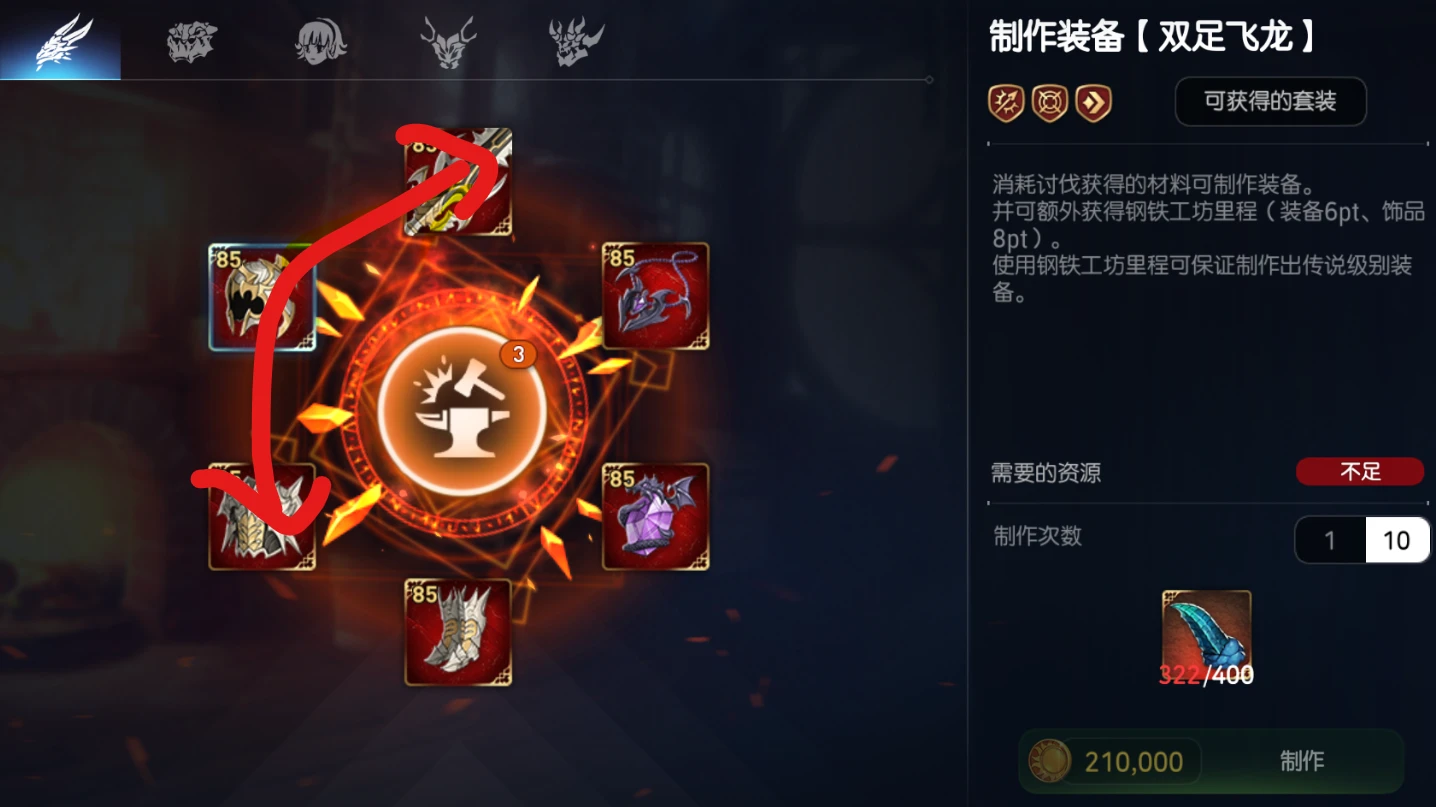Select craft count of 10
Viewport: 1436px width, 807px height.
(x=1396, y=539)
